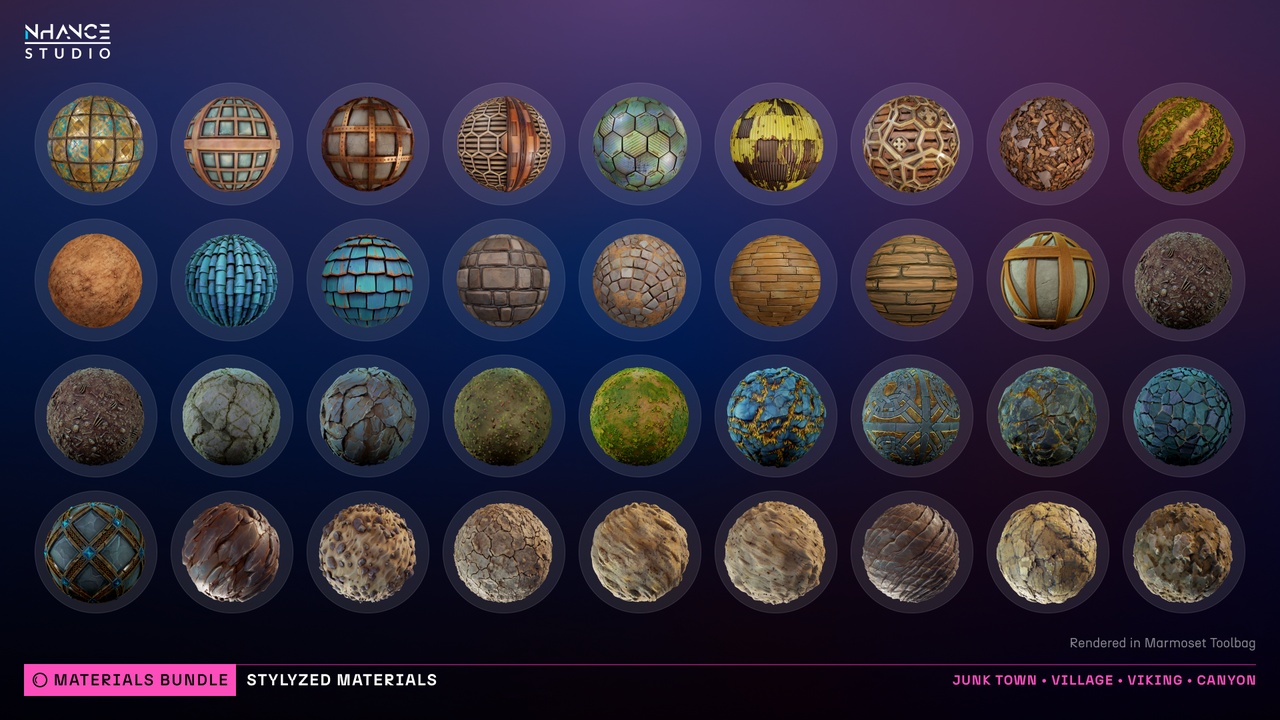Select the plain orange sand material sphere
The height and width of the screenshot is (720, 1280).
95,280
